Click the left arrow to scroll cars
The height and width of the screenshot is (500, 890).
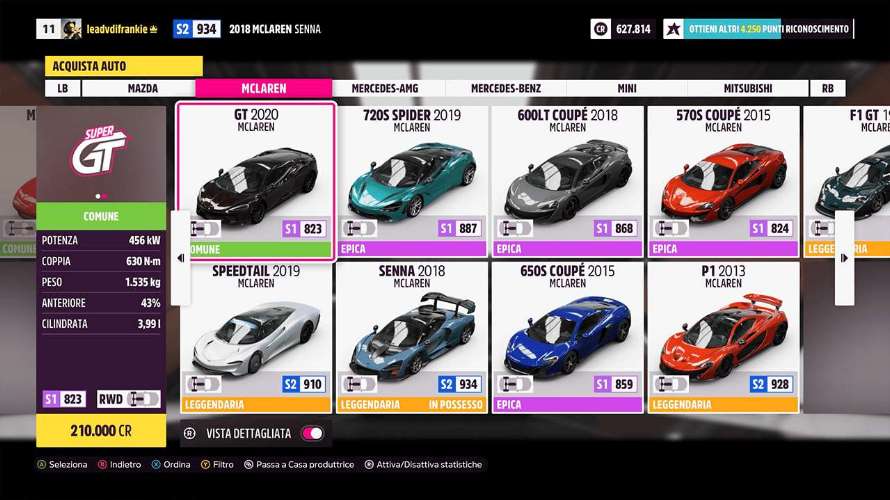coord(180,257)
